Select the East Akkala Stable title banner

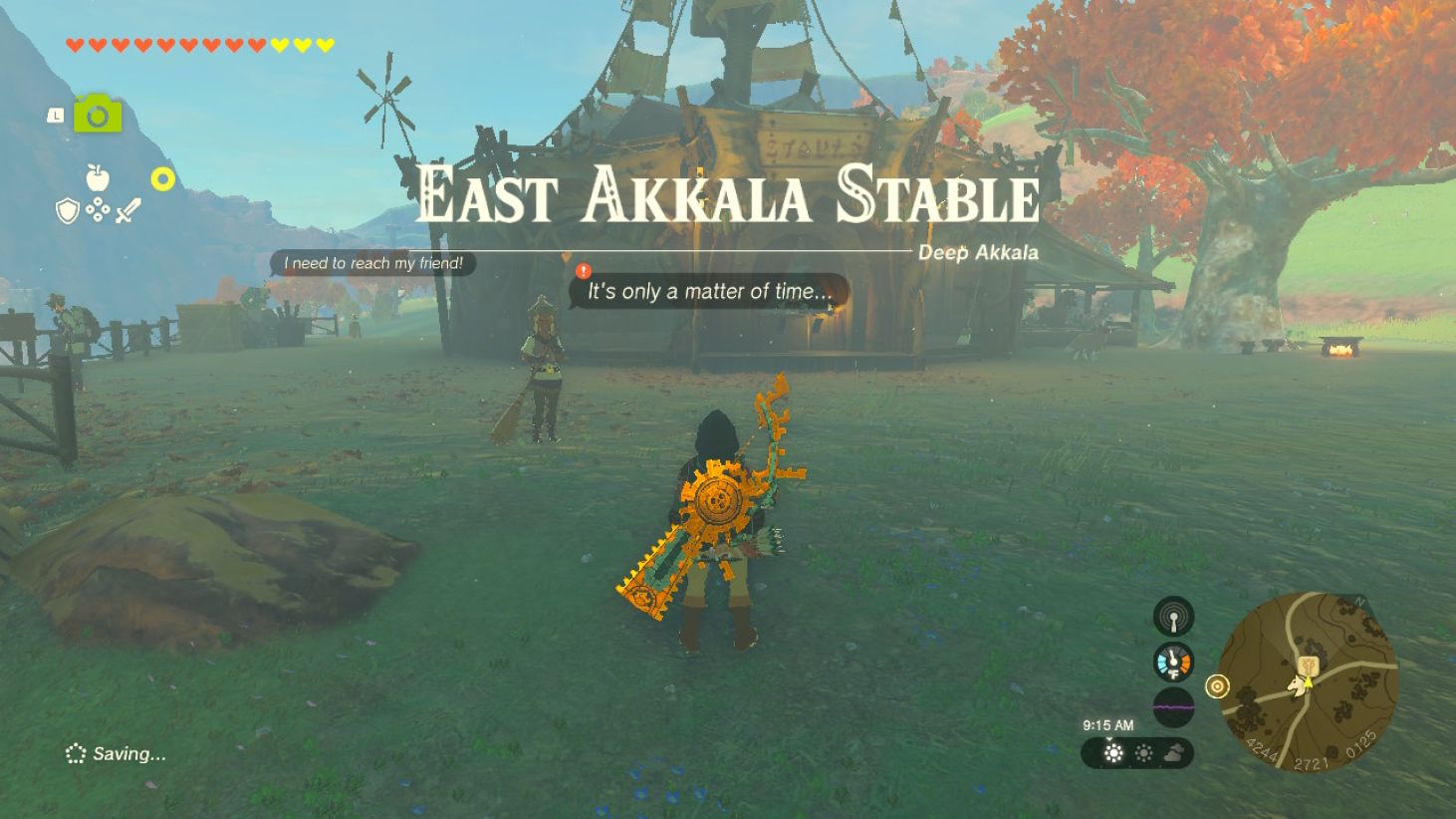point(728,196)
